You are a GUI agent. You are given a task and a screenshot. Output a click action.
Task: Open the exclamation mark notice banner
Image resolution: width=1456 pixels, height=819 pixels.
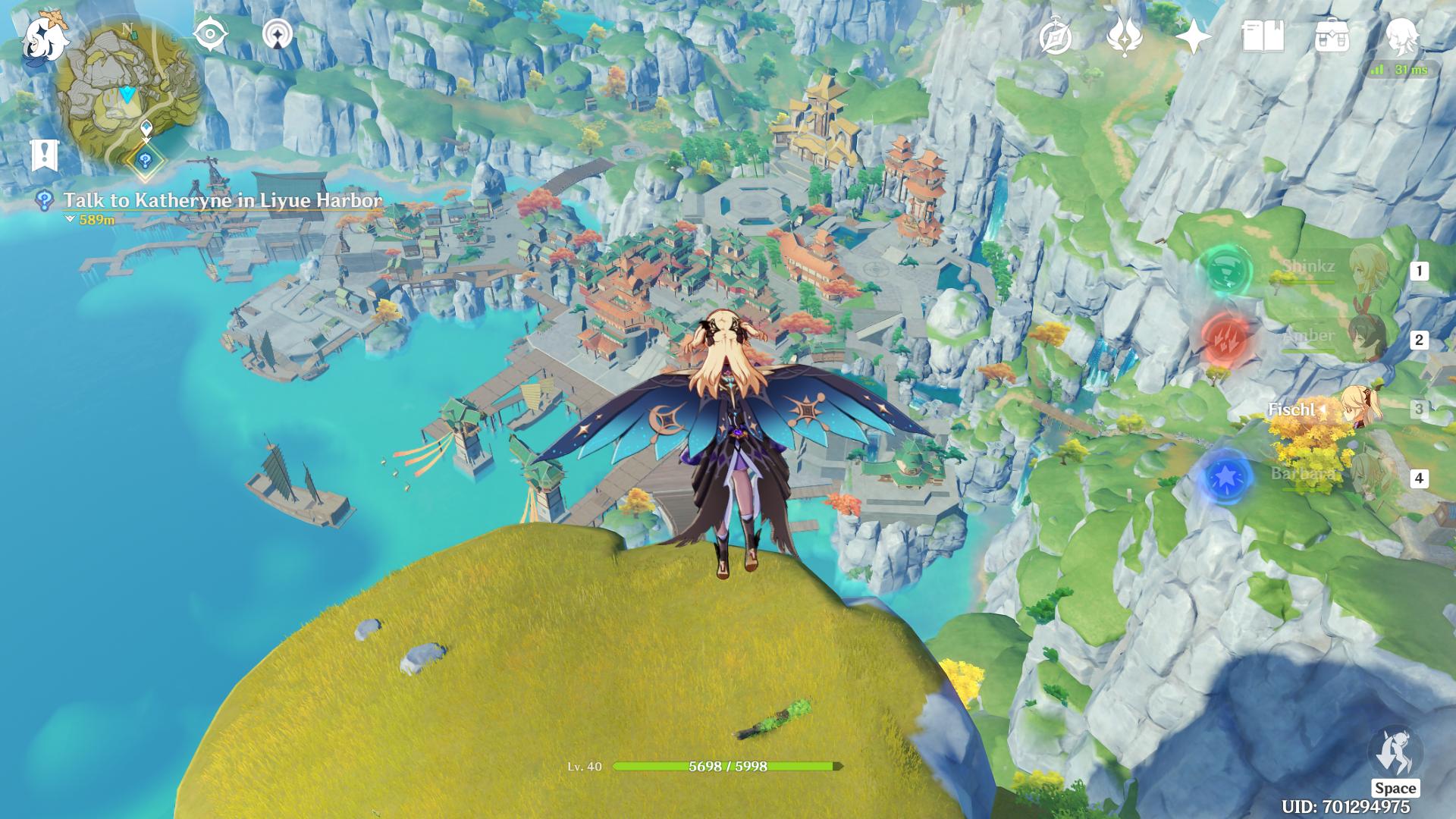[45, 155]
